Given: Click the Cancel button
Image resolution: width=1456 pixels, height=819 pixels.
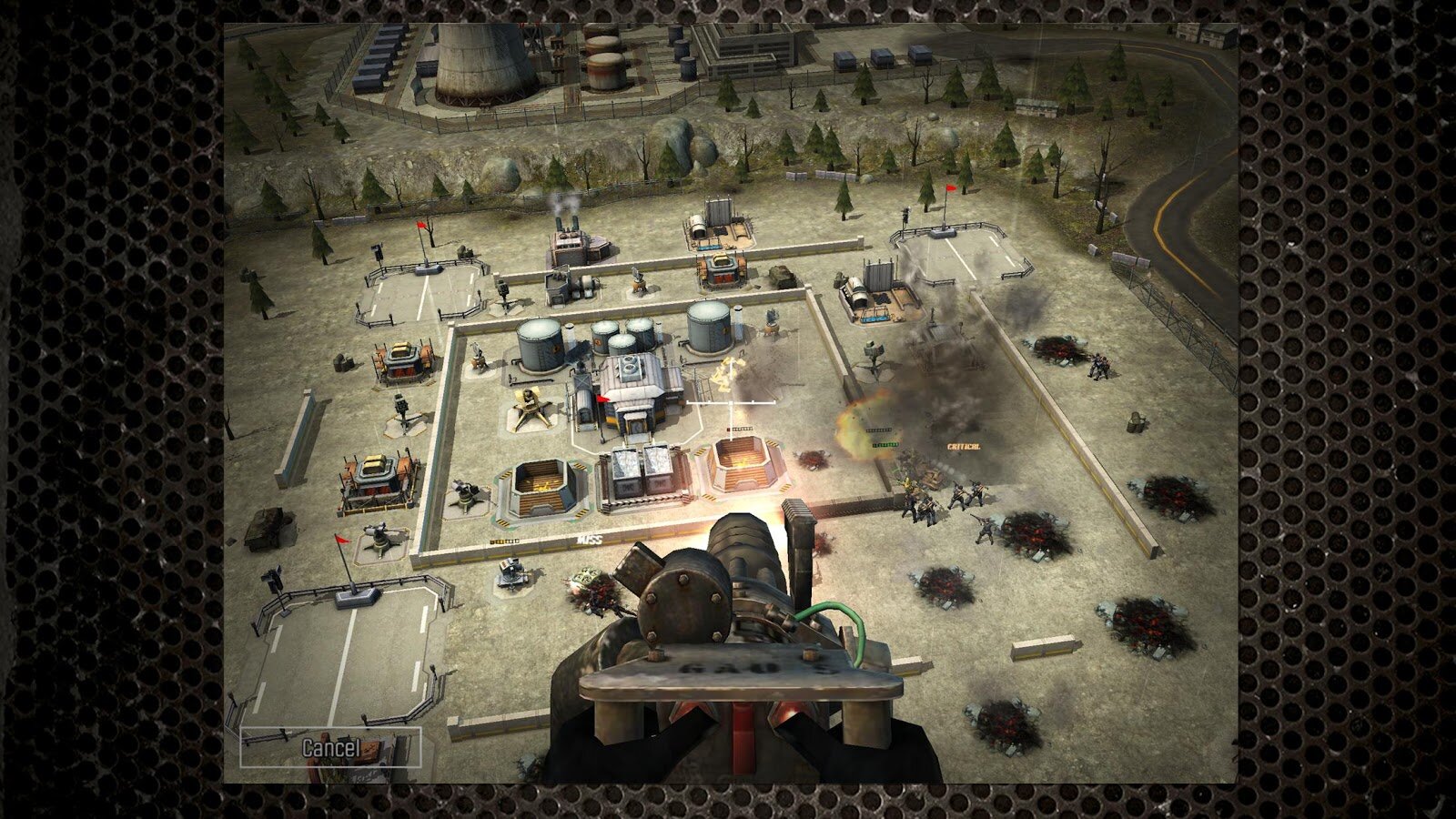Looking at the screenshot, I should [x=330, y=748].
